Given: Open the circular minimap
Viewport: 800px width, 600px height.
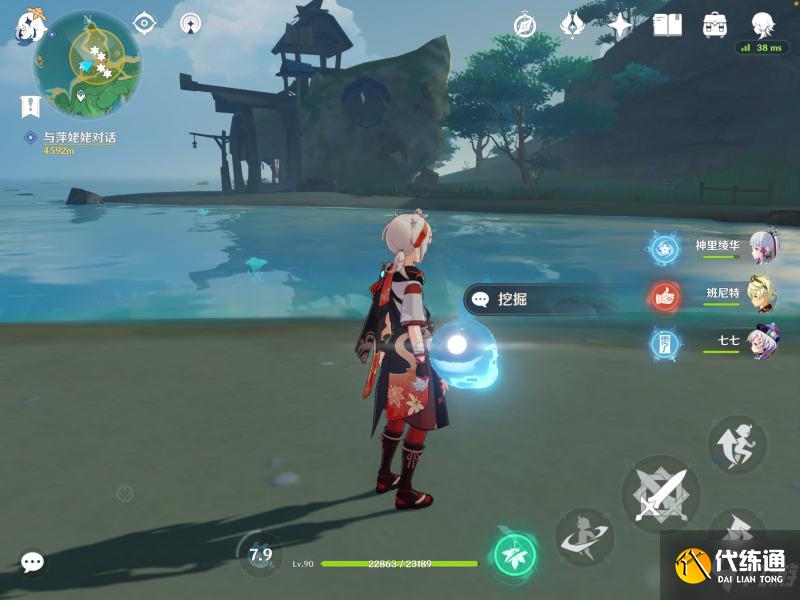Looking at the screenshot, I should 87,64.
